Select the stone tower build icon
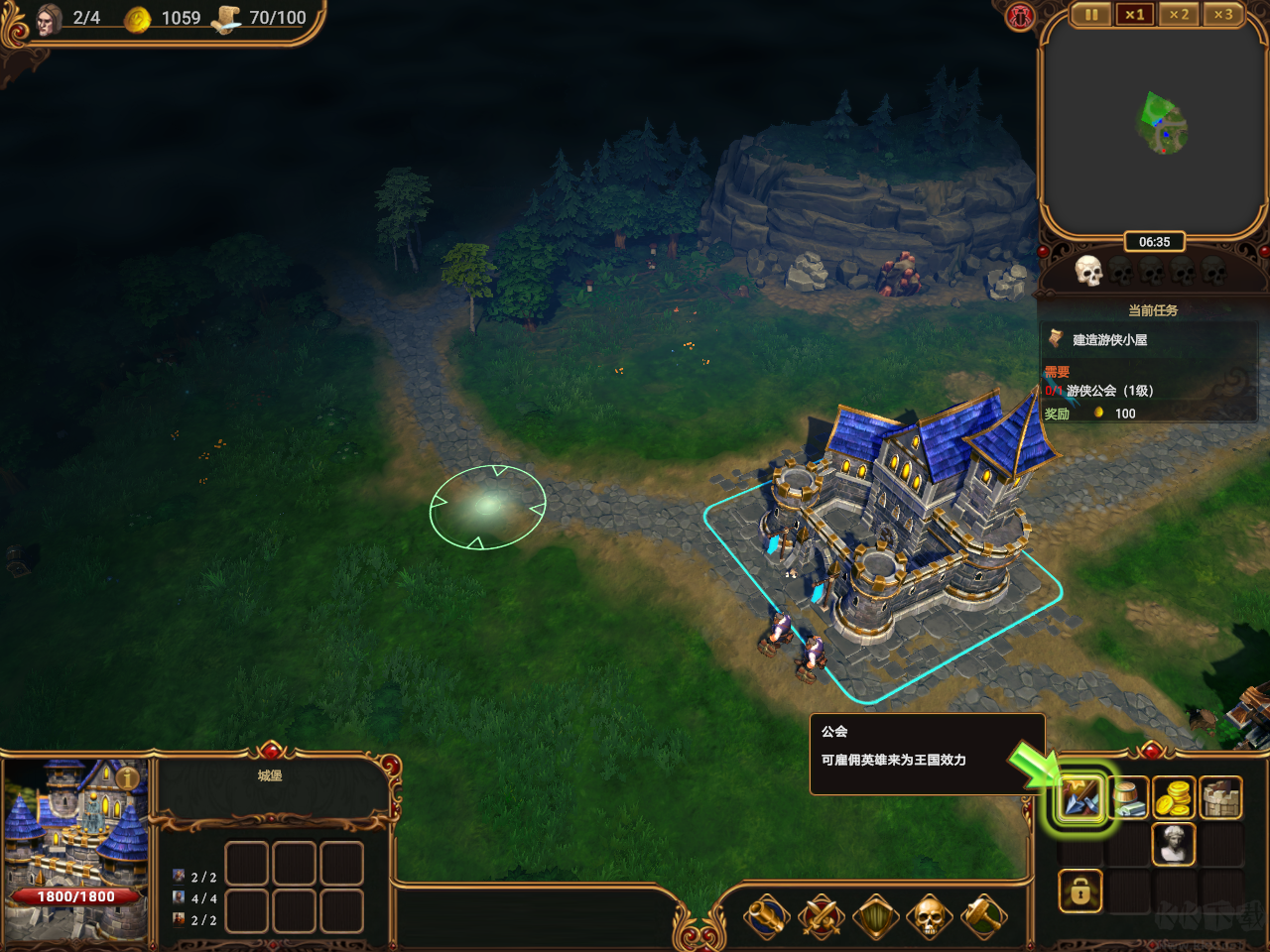1270x952 pixels. tap(1221, 798)
